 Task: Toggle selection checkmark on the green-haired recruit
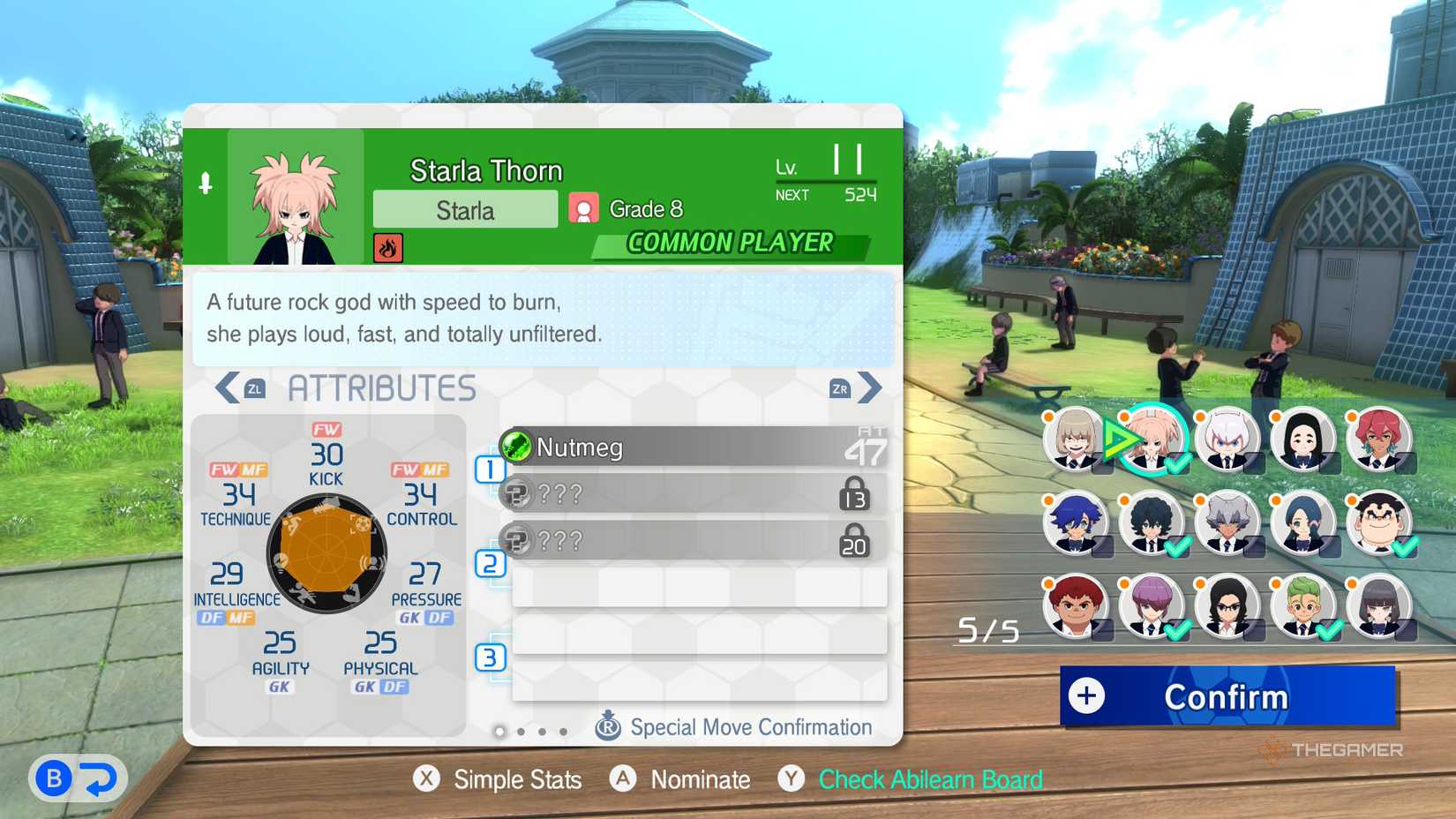coord(1332,631)
